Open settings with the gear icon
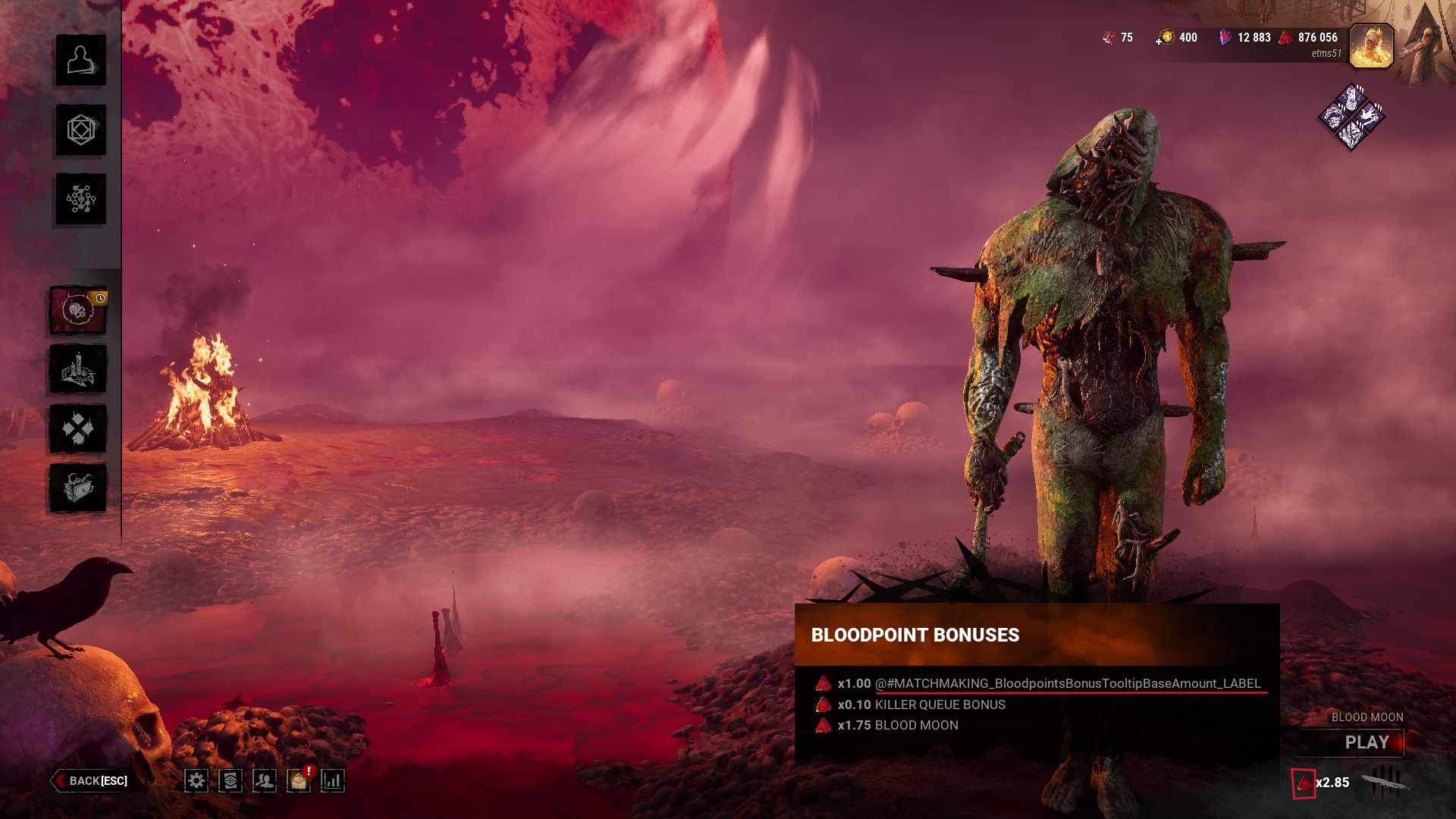Viewport: 1456px width, 819px height. click(196, 780)
